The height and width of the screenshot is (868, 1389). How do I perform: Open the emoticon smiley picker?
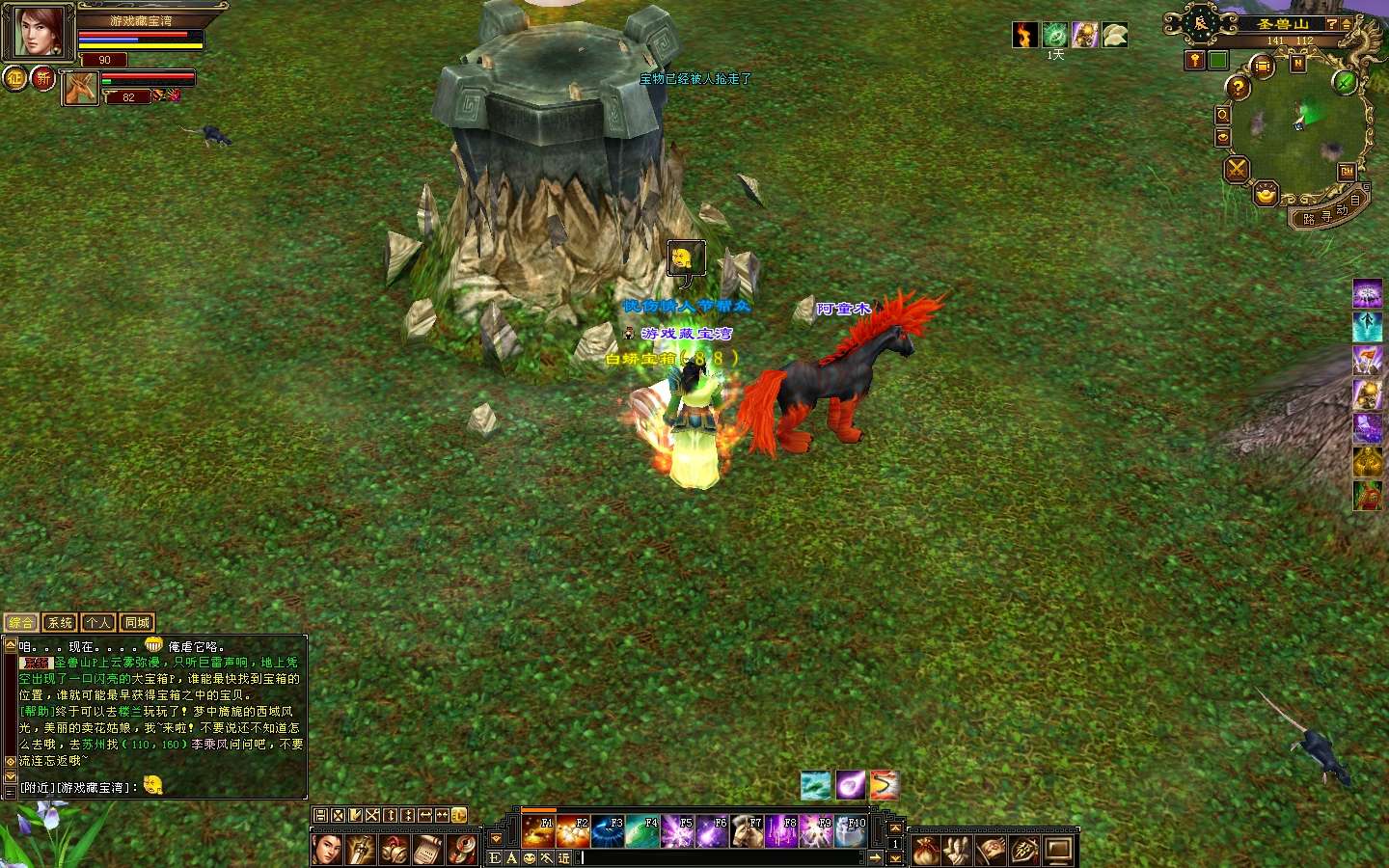coord(530,857)
